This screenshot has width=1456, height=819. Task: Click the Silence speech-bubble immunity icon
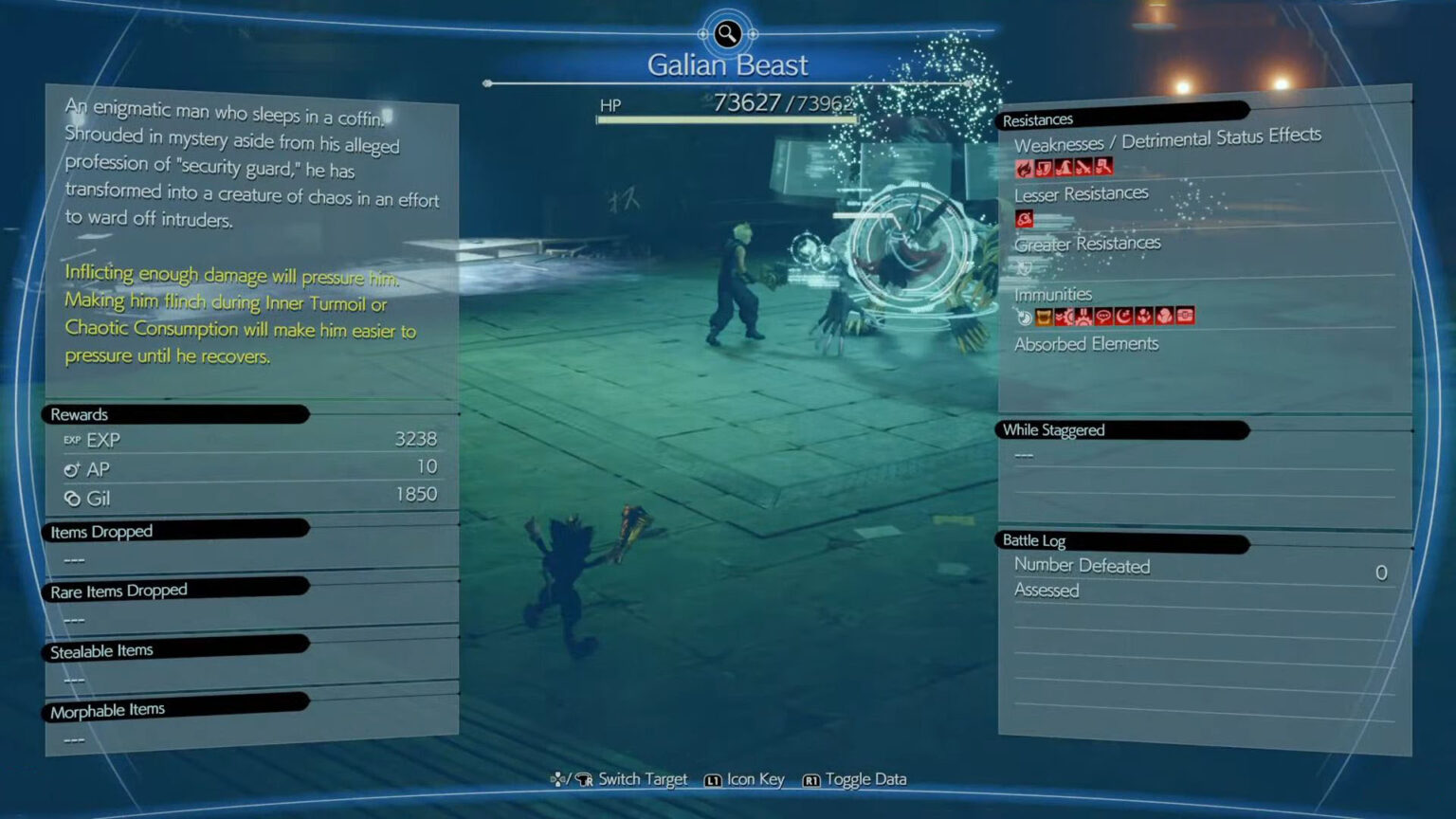(1102, 317)
